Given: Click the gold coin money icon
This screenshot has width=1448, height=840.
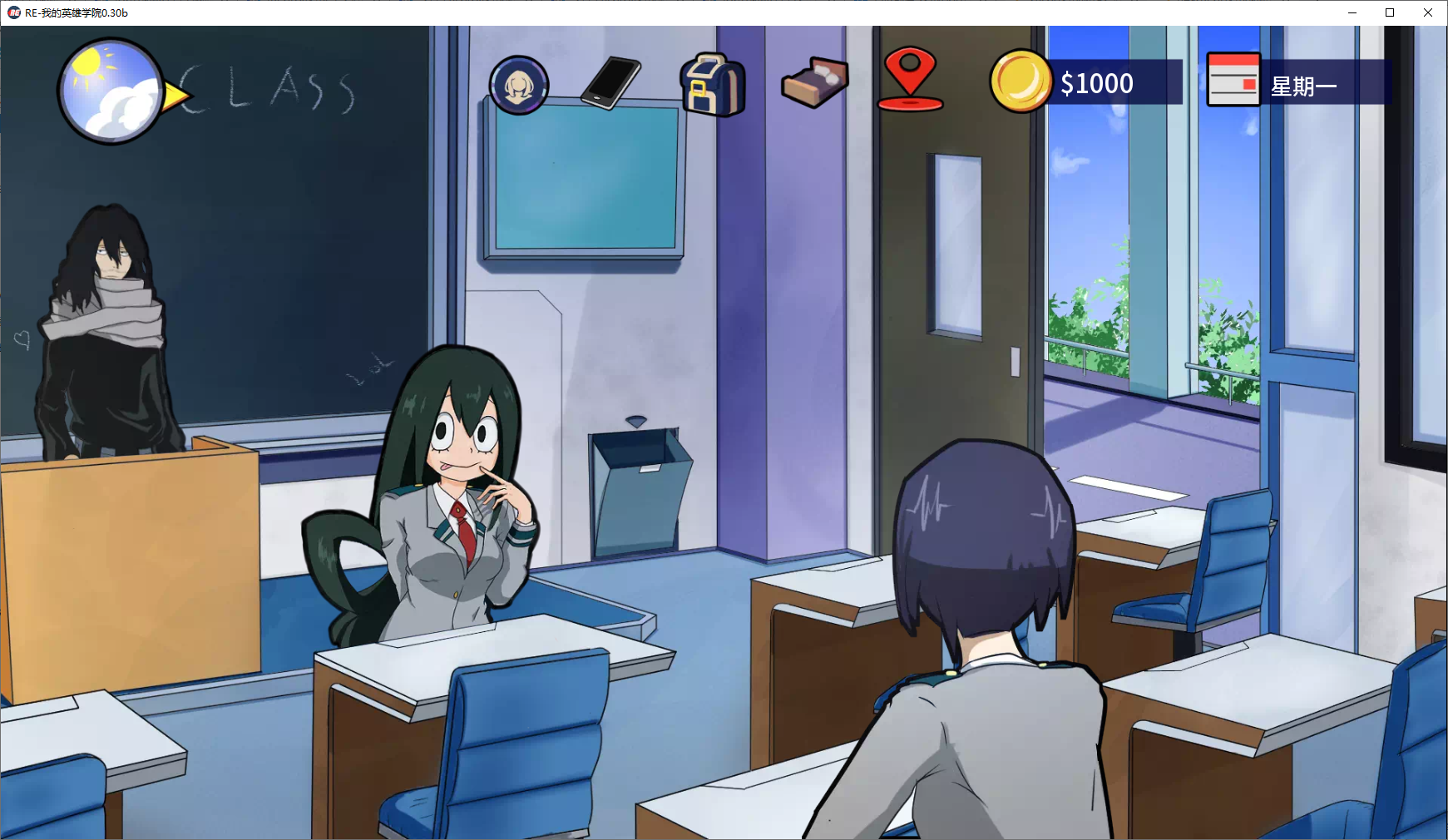Looking at the screenshot, I should 1021,82.
